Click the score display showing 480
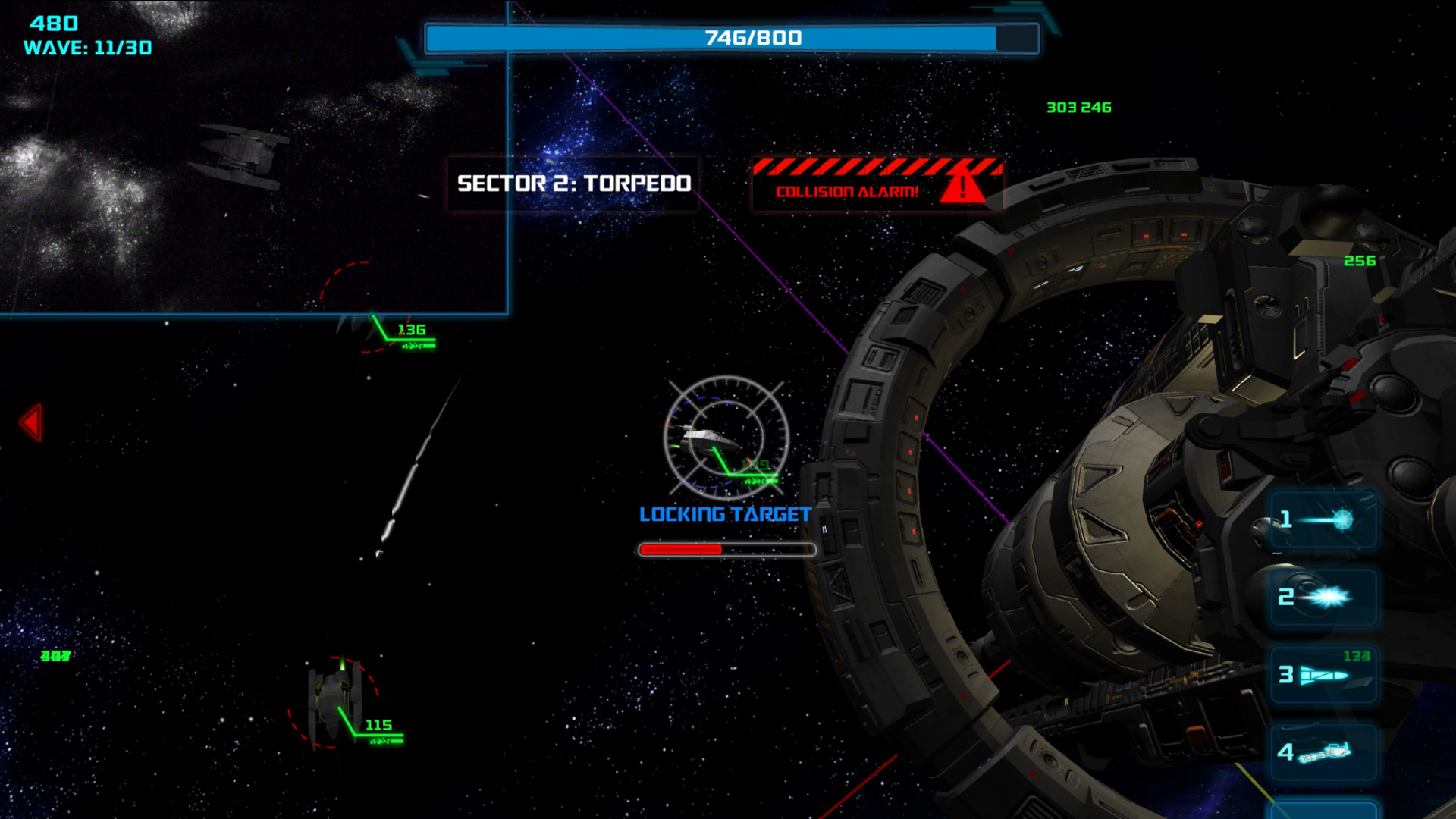Viewport: 1456px width, 819px height. (50, 24)
